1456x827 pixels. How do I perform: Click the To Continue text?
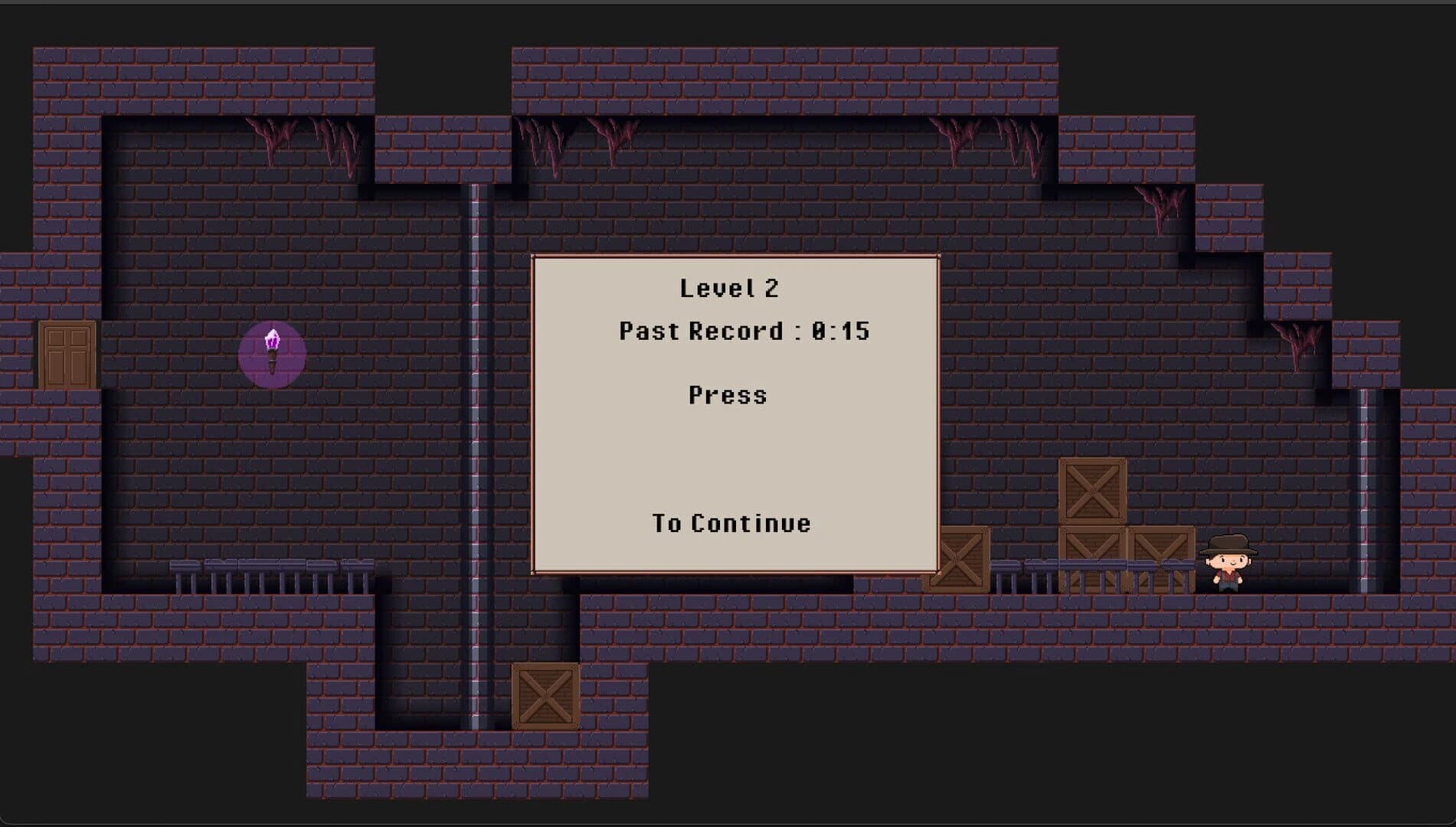click(x=729, y=522)
